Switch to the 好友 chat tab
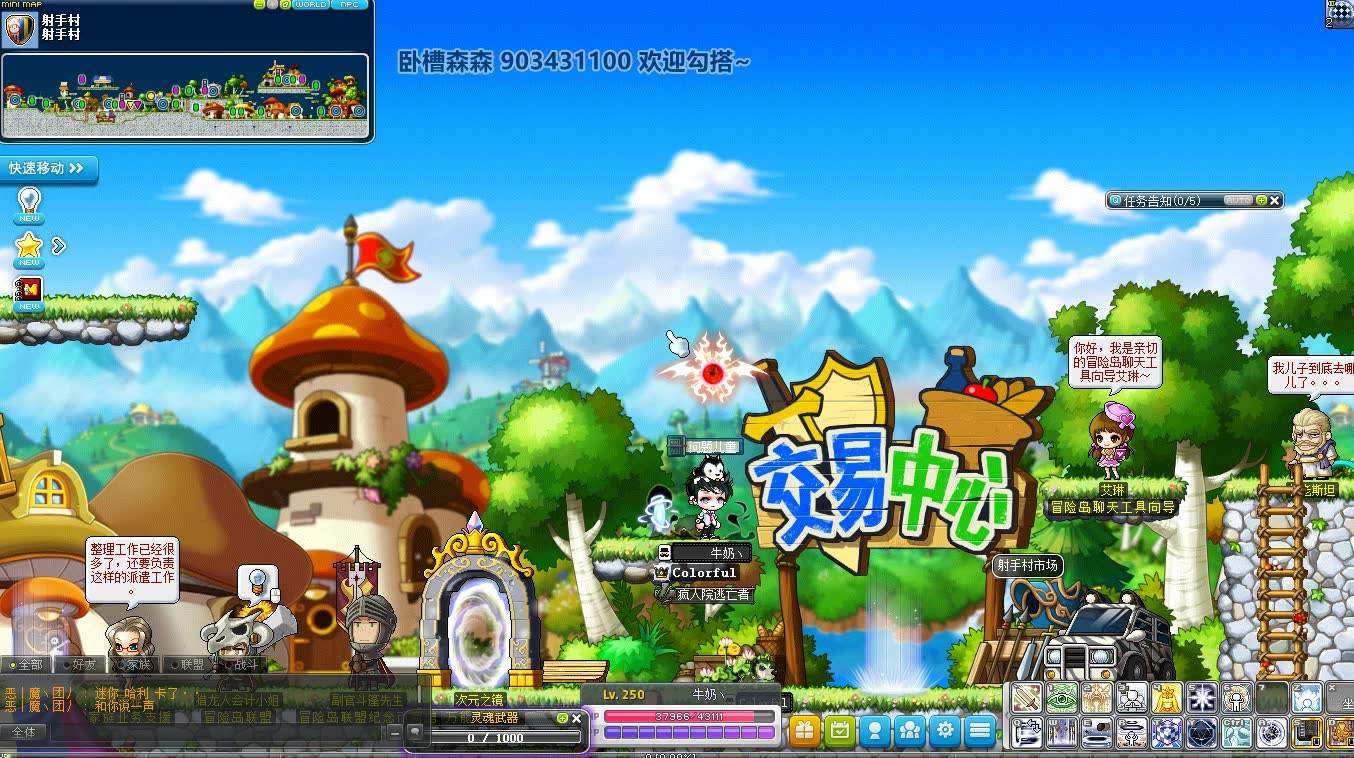Viewport: 1354px width, 758px height. (x=84, y=664)
